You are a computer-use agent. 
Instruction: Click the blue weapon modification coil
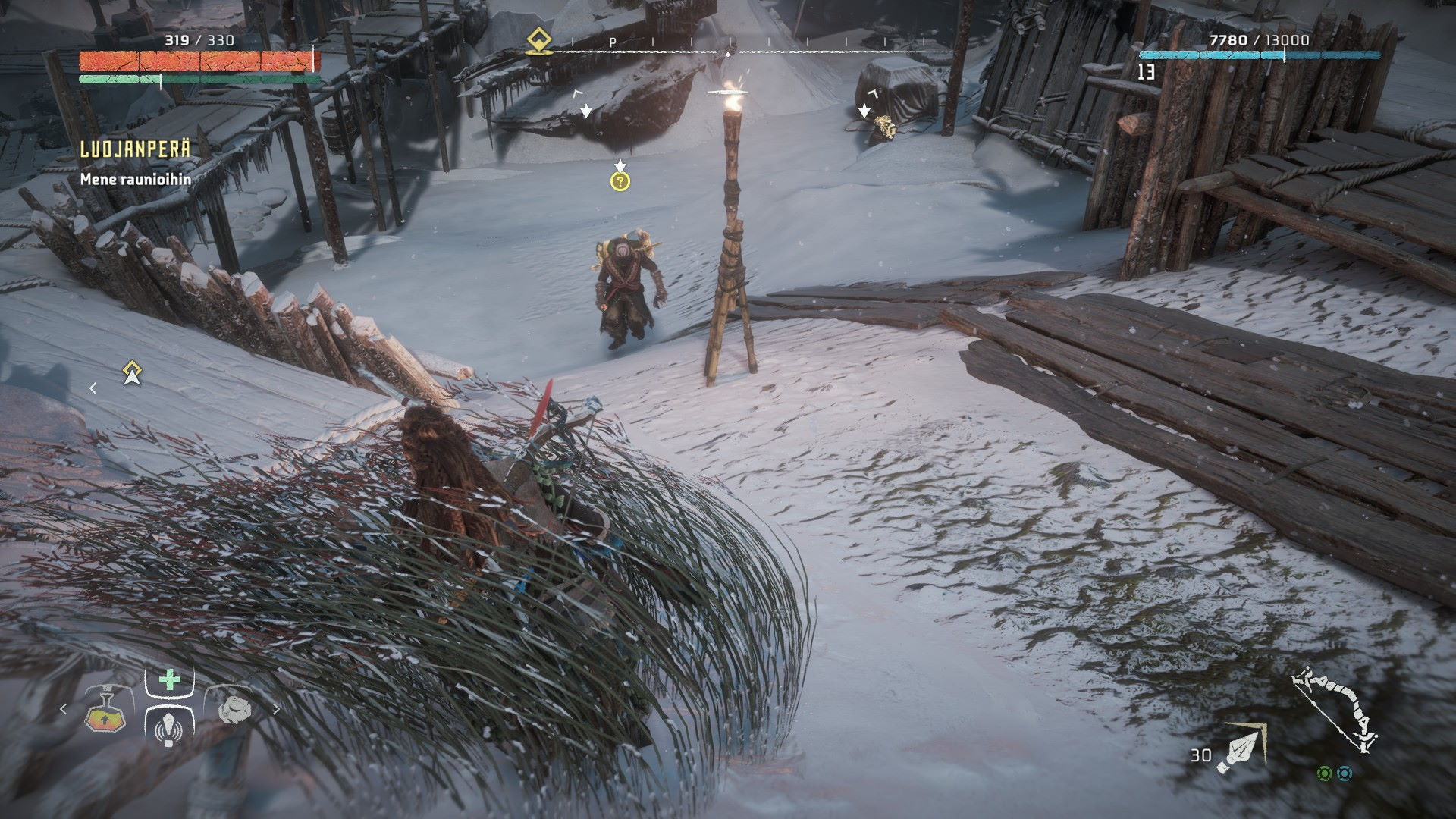pos(1345,773)
